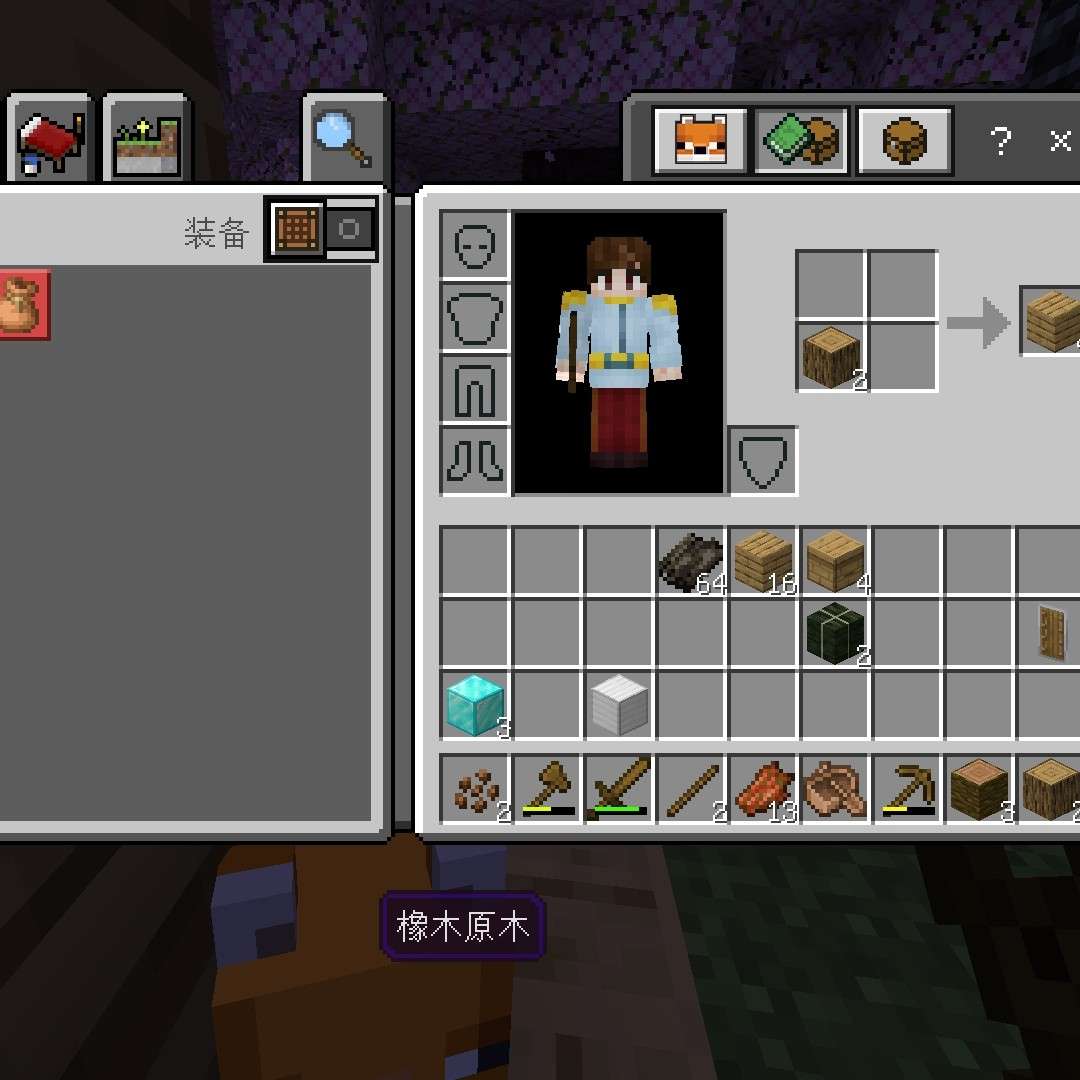The image size is (1080, 1080).
Task: Open the question mark help button
Action: pos(1001,141)
